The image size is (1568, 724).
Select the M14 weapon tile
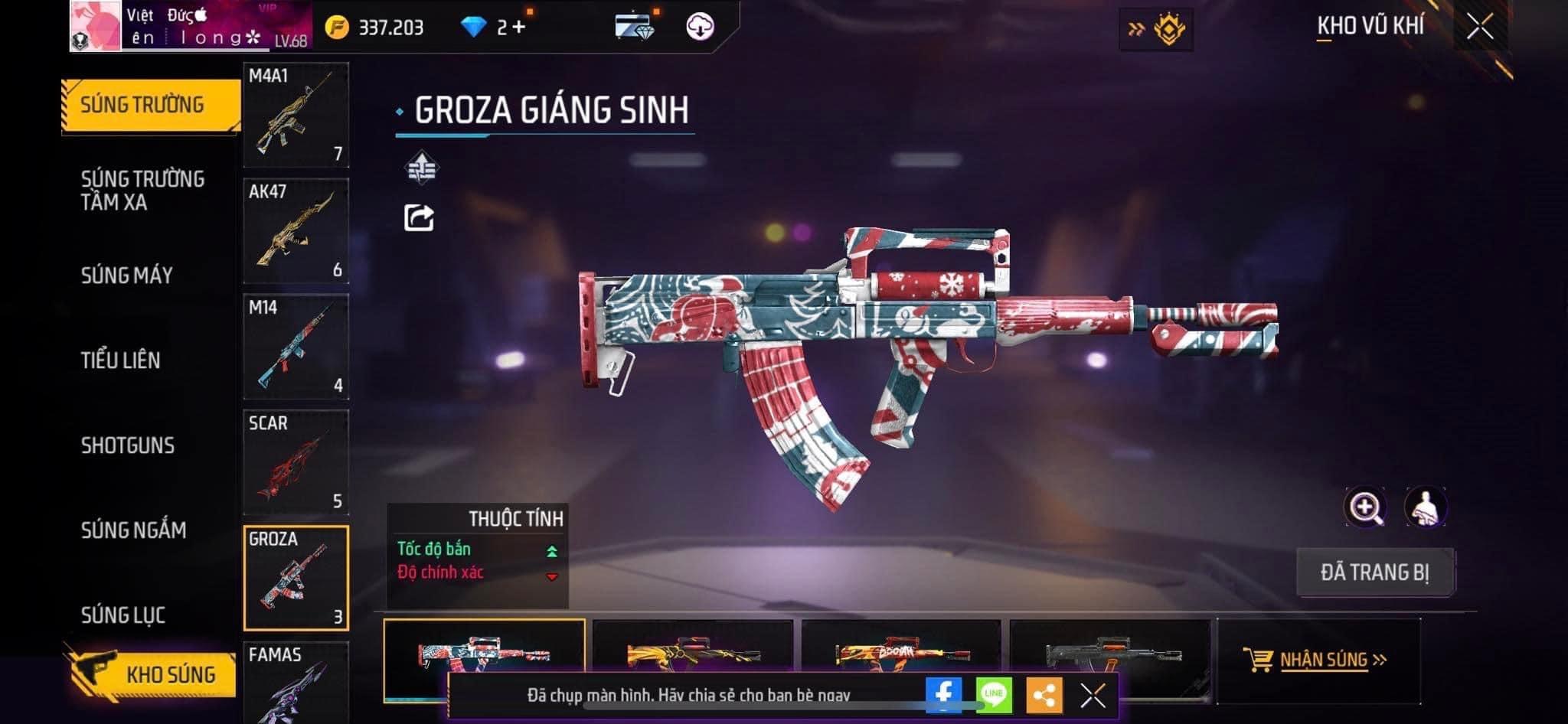click(296, 347)
